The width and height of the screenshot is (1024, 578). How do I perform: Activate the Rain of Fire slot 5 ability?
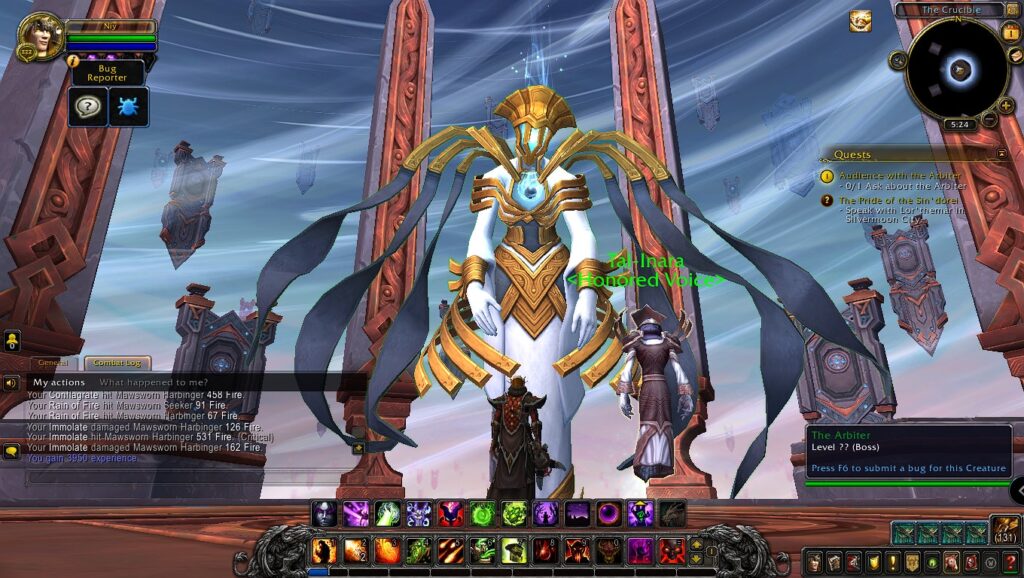point(450,550)
